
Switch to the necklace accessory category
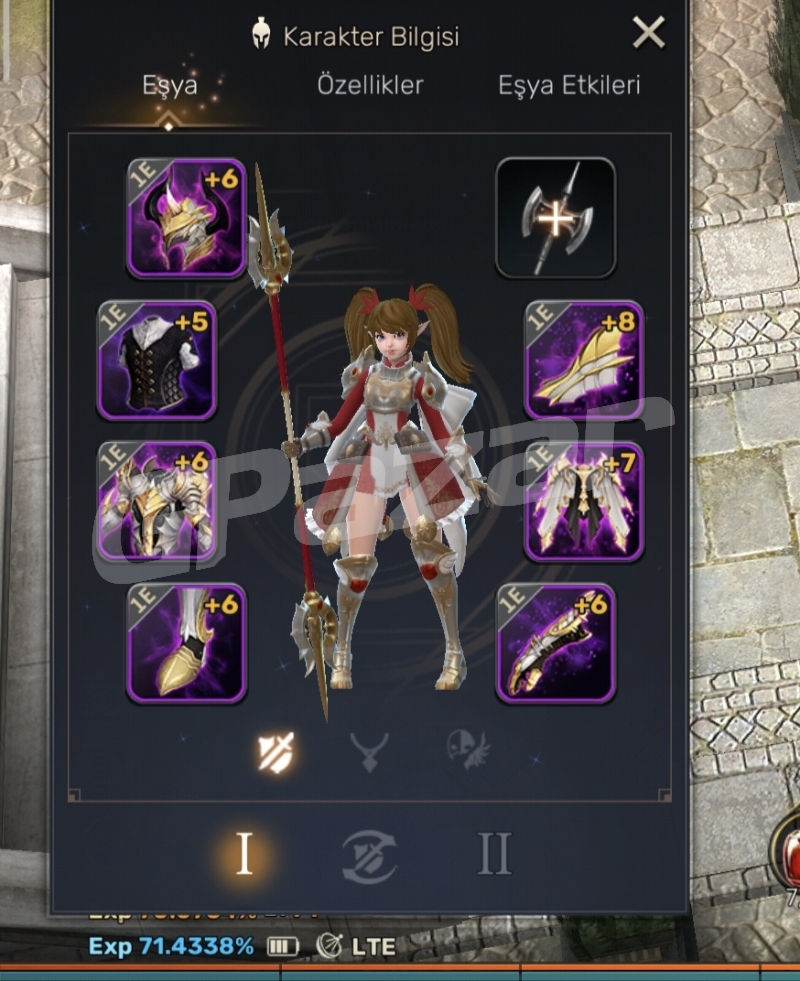coord(369,751)
